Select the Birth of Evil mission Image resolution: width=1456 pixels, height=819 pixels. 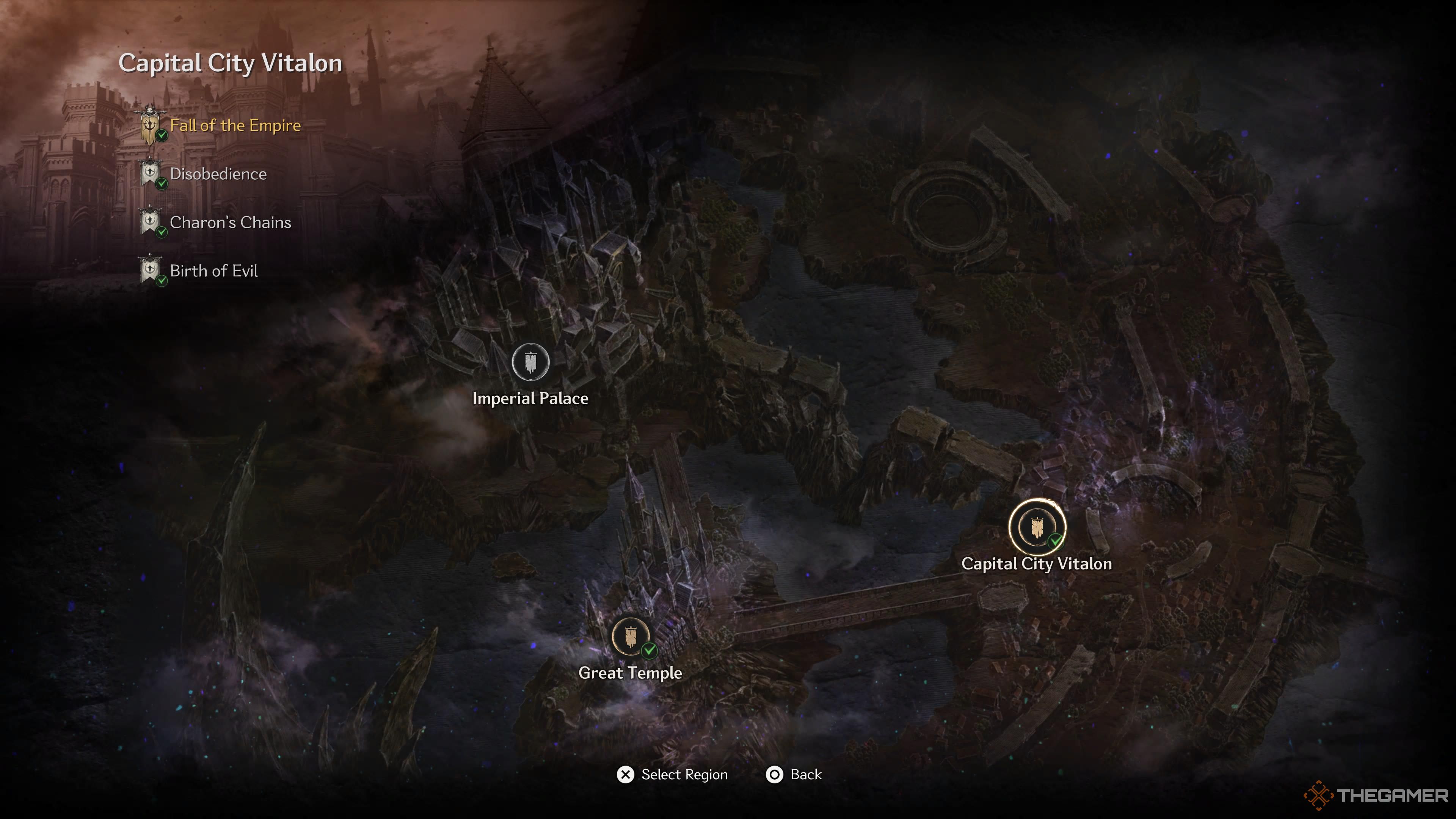pos(213,271)
